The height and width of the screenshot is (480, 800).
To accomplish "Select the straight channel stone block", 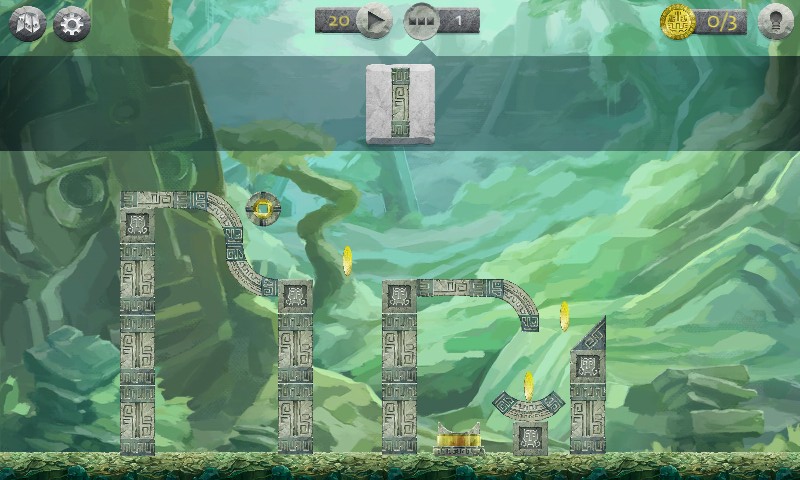I will pyautogui.click(x=401, y=104).
